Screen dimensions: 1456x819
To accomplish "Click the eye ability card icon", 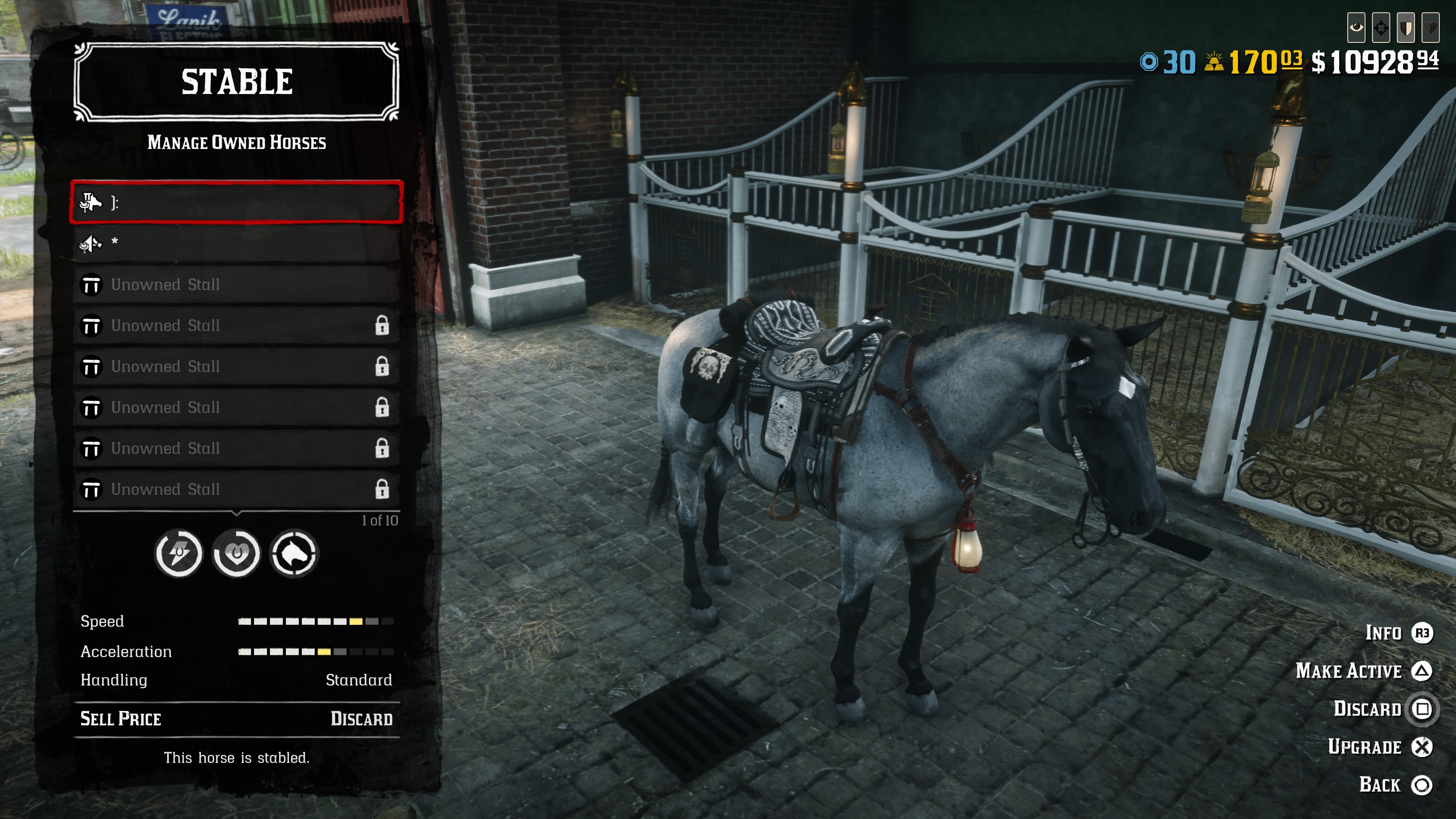I will (x=1356, y=27).
